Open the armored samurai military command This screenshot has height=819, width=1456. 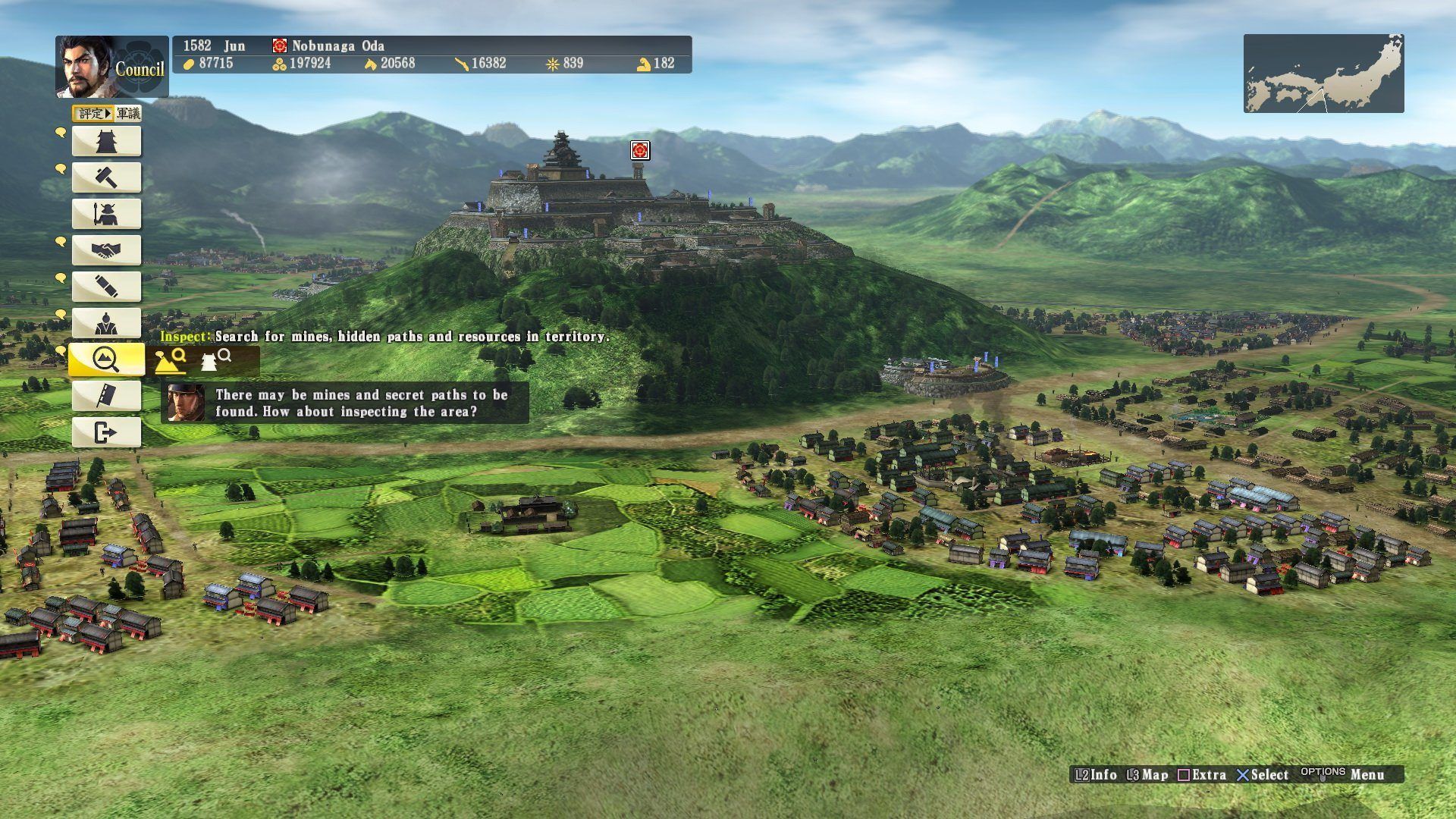(x=106, y=214)
